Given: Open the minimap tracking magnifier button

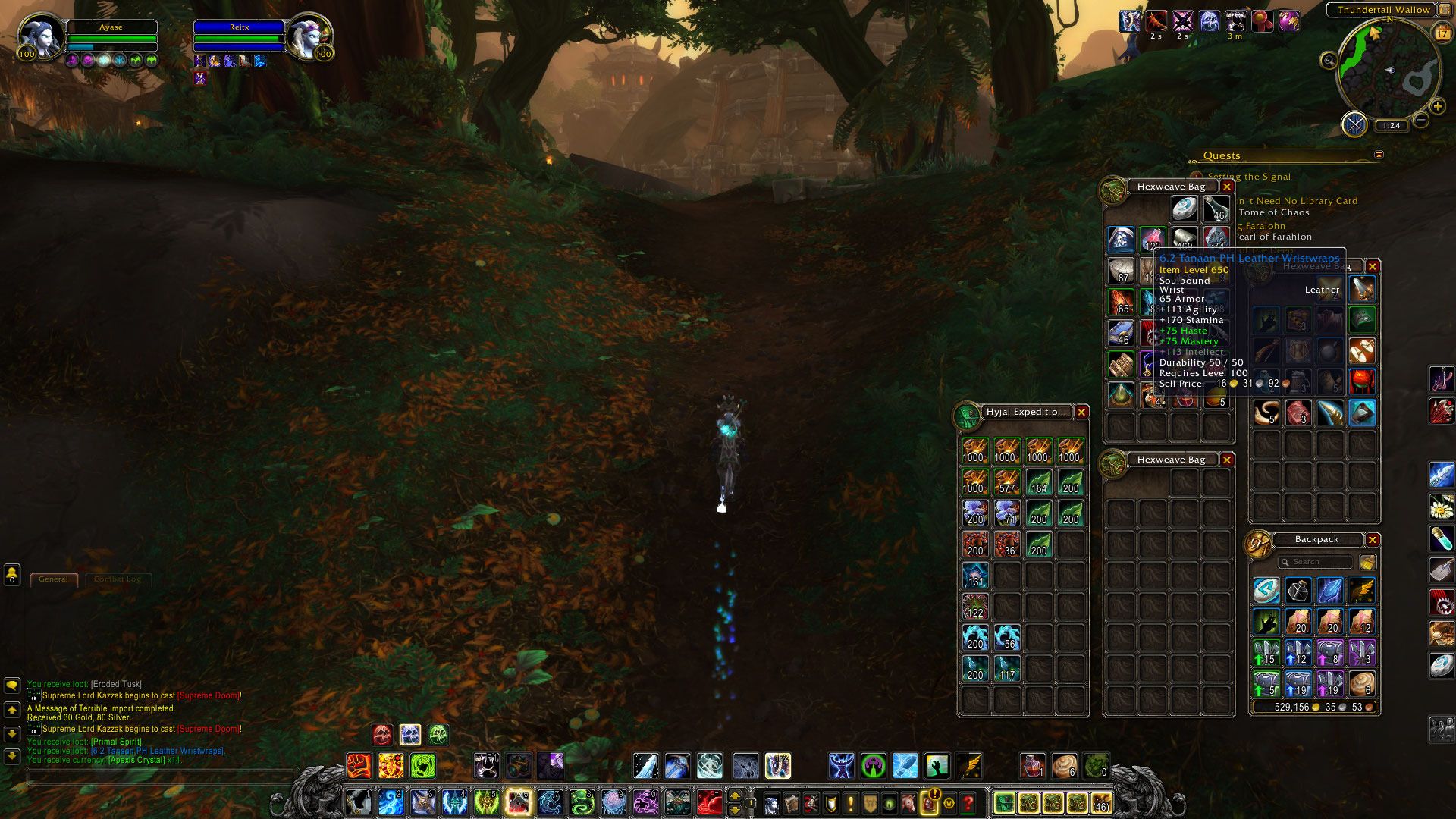Looking at the screenshot, I should tap(1329, 61).
